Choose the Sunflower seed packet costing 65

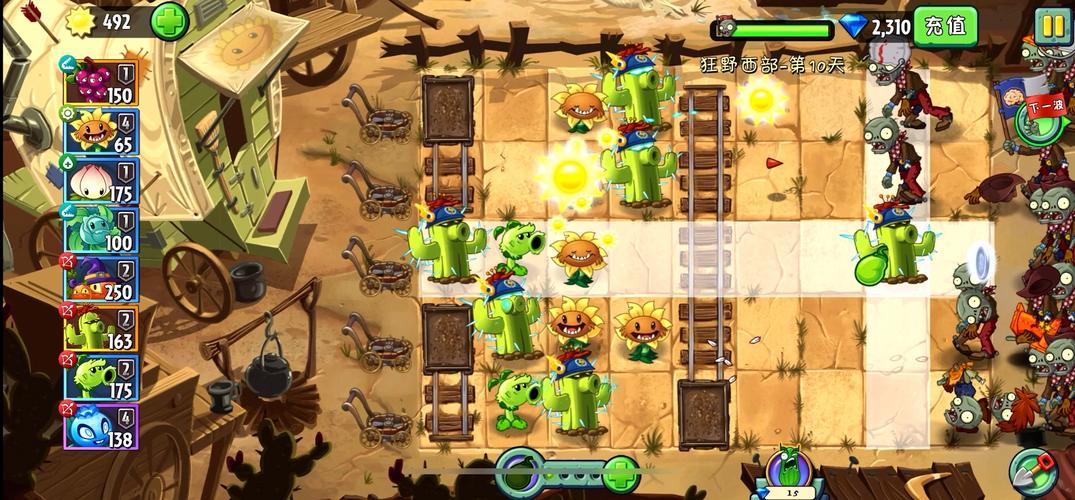(102, 132)
